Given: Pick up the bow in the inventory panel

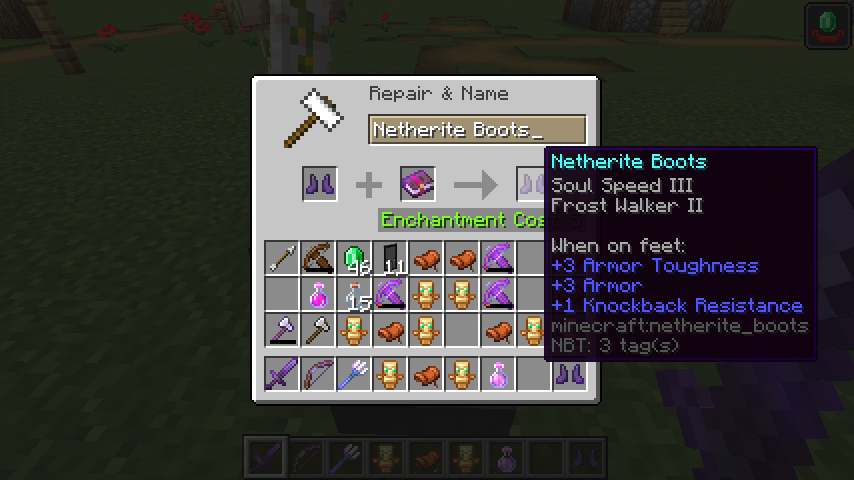Looking at the screenshot, I should pyautogui.click(x=318, y=375).
